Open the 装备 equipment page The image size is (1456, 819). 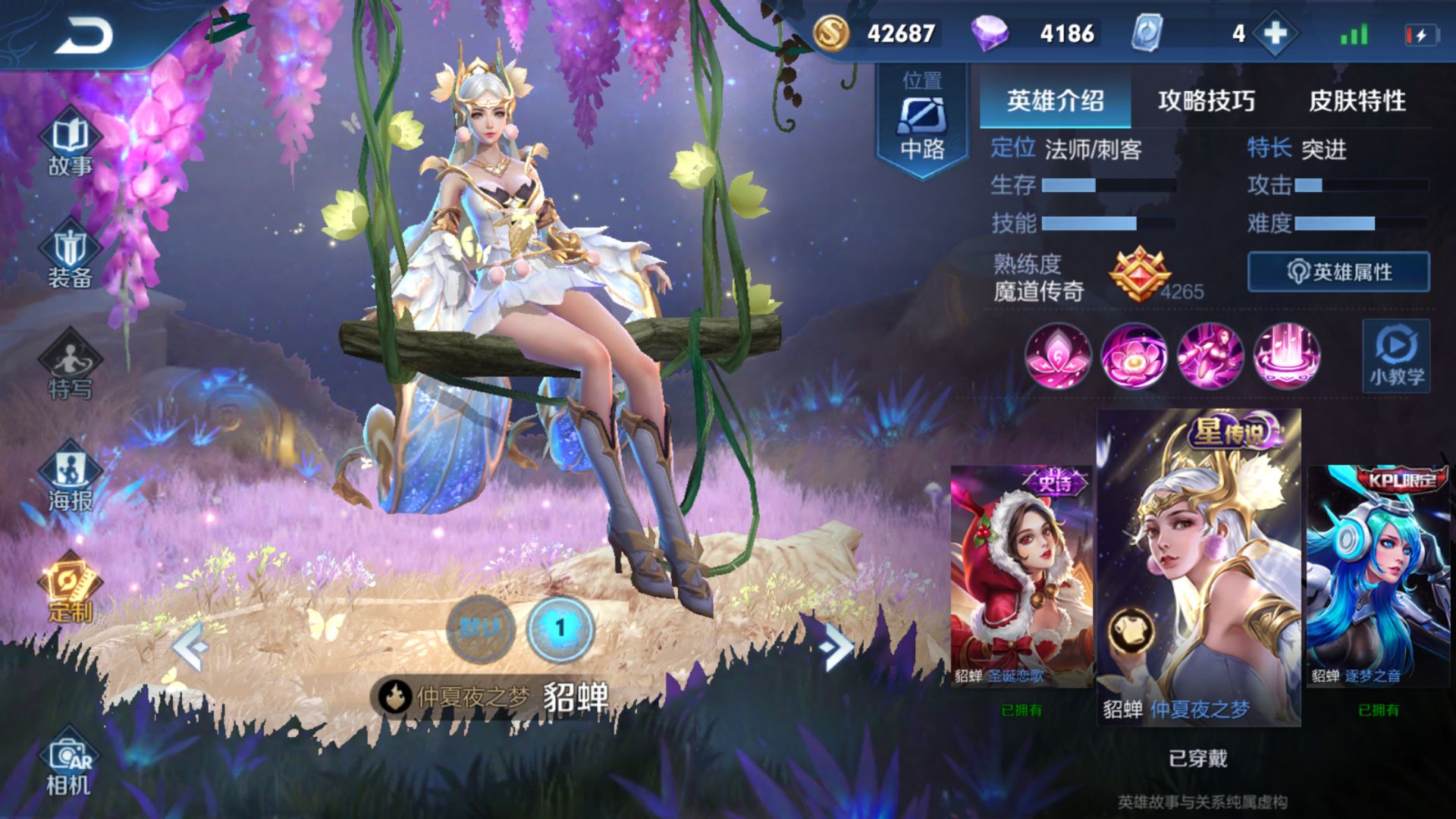[70, 258]
